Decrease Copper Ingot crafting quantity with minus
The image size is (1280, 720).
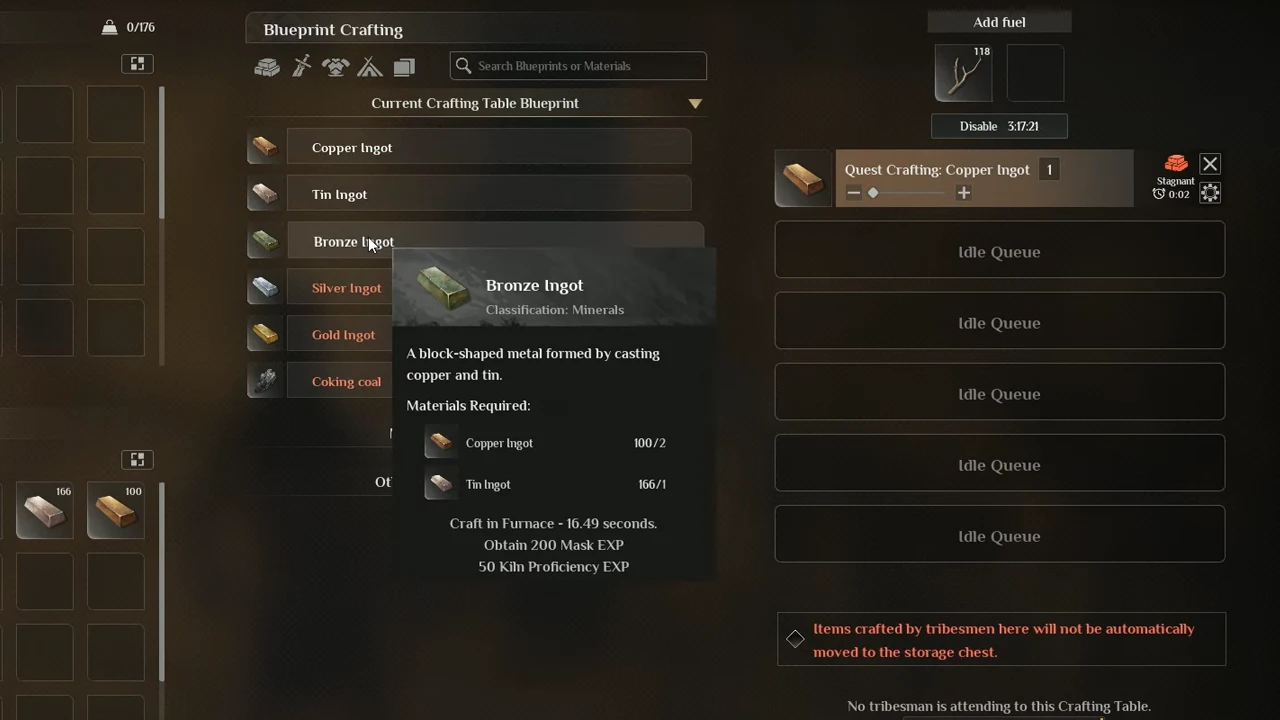pos(853,193)
